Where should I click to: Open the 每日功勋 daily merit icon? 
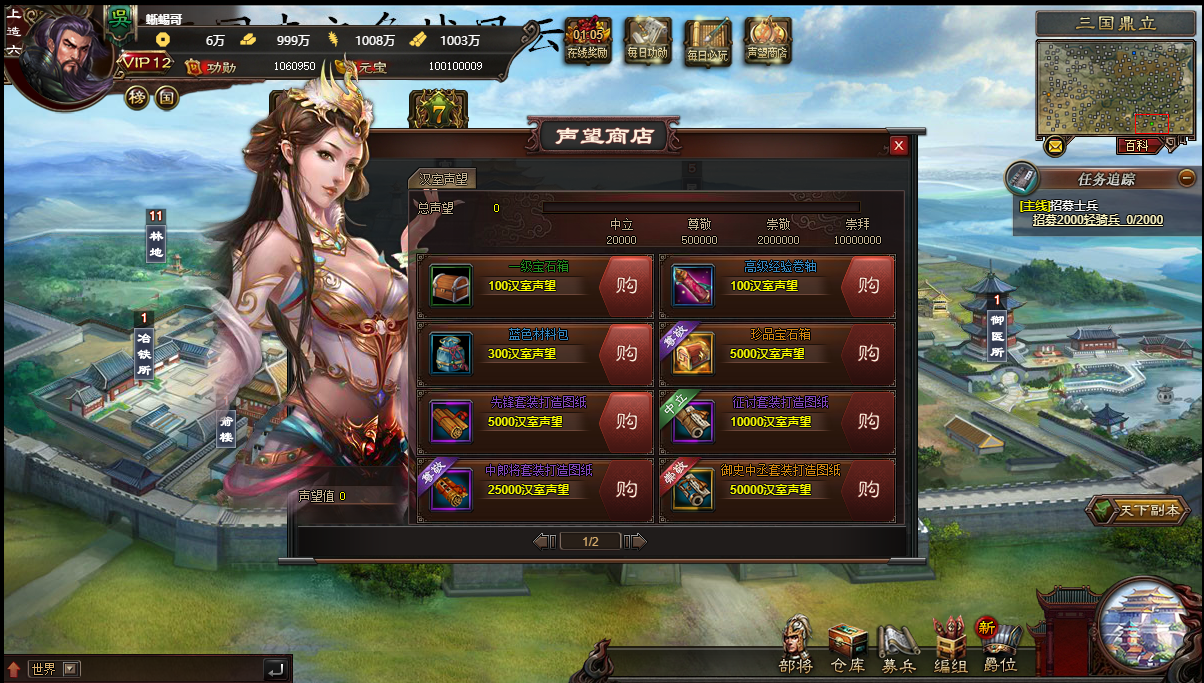648,42
